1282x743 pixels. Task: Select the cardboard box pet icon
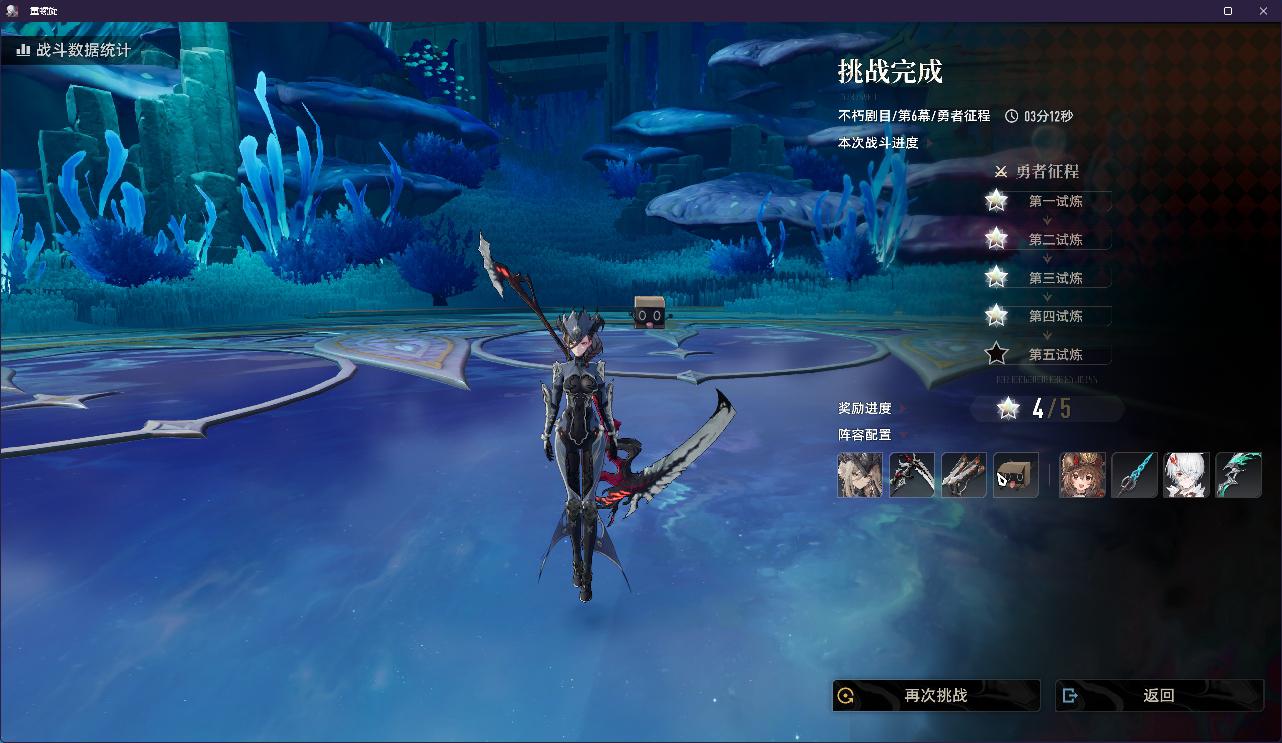(1016, 475)
